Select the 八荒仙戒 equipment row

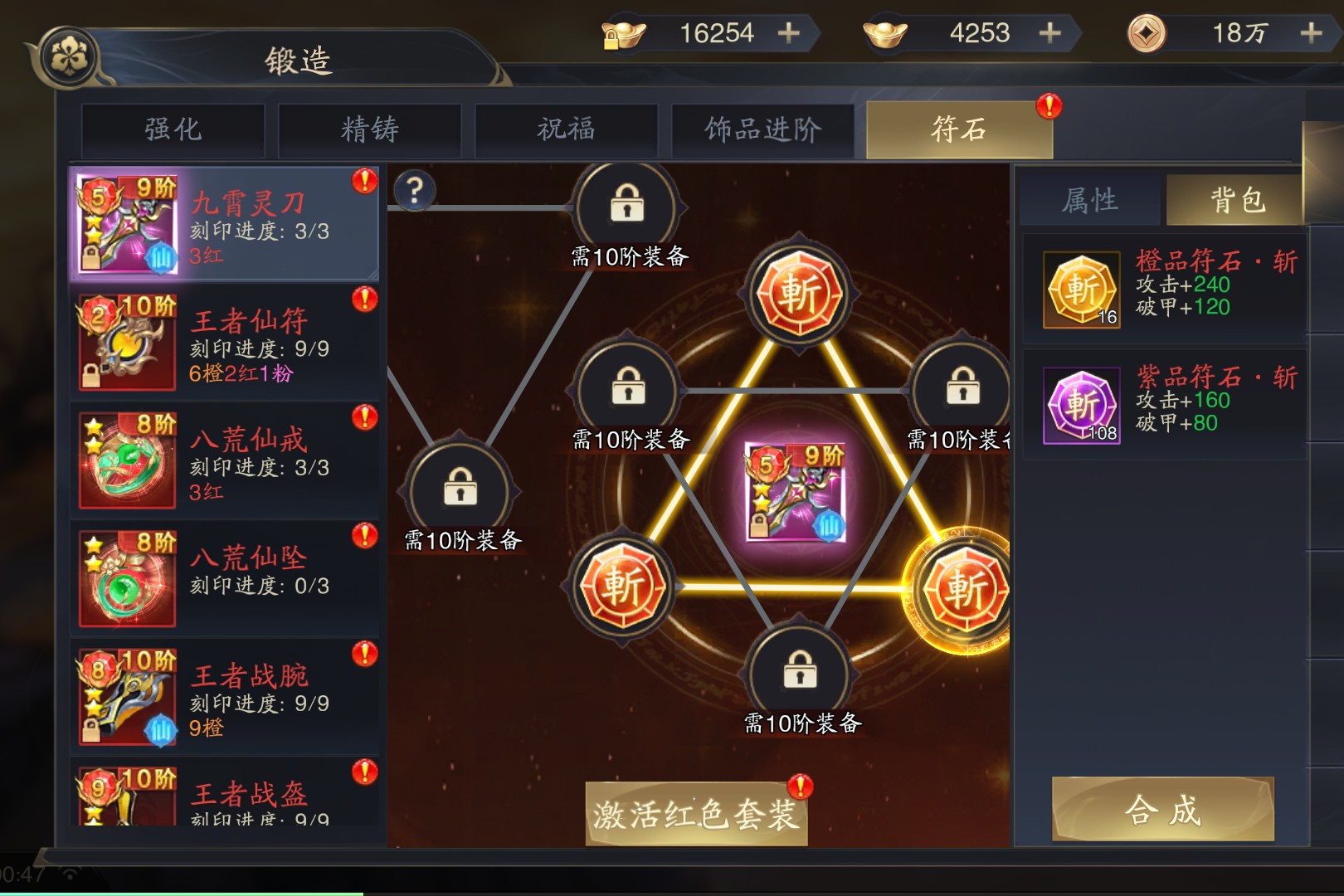click(x=224, y=461)
